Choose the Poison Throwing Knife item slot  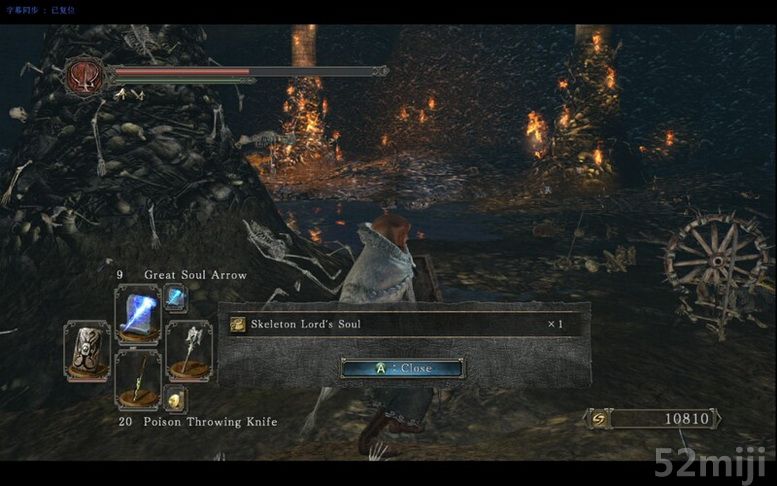click(x=137, y=378)
